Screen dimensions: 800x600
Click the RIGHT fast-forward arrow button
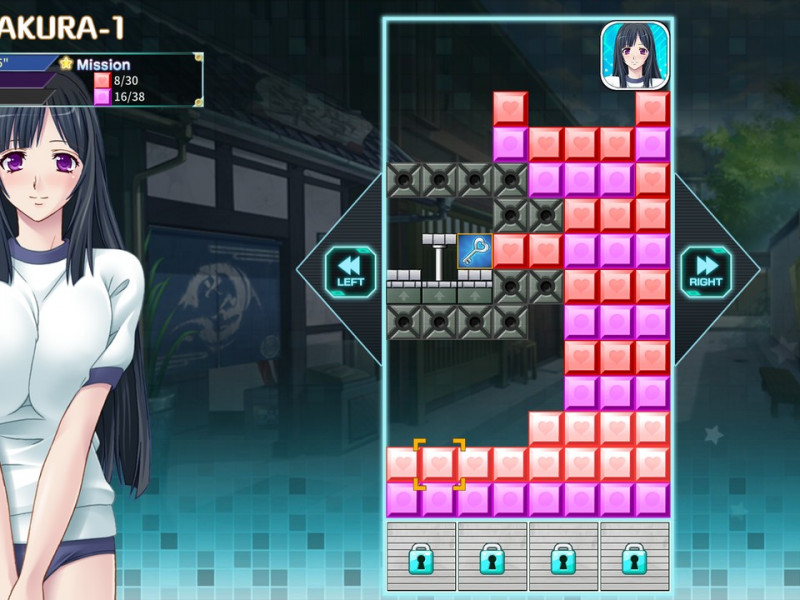tap(706, 271)
